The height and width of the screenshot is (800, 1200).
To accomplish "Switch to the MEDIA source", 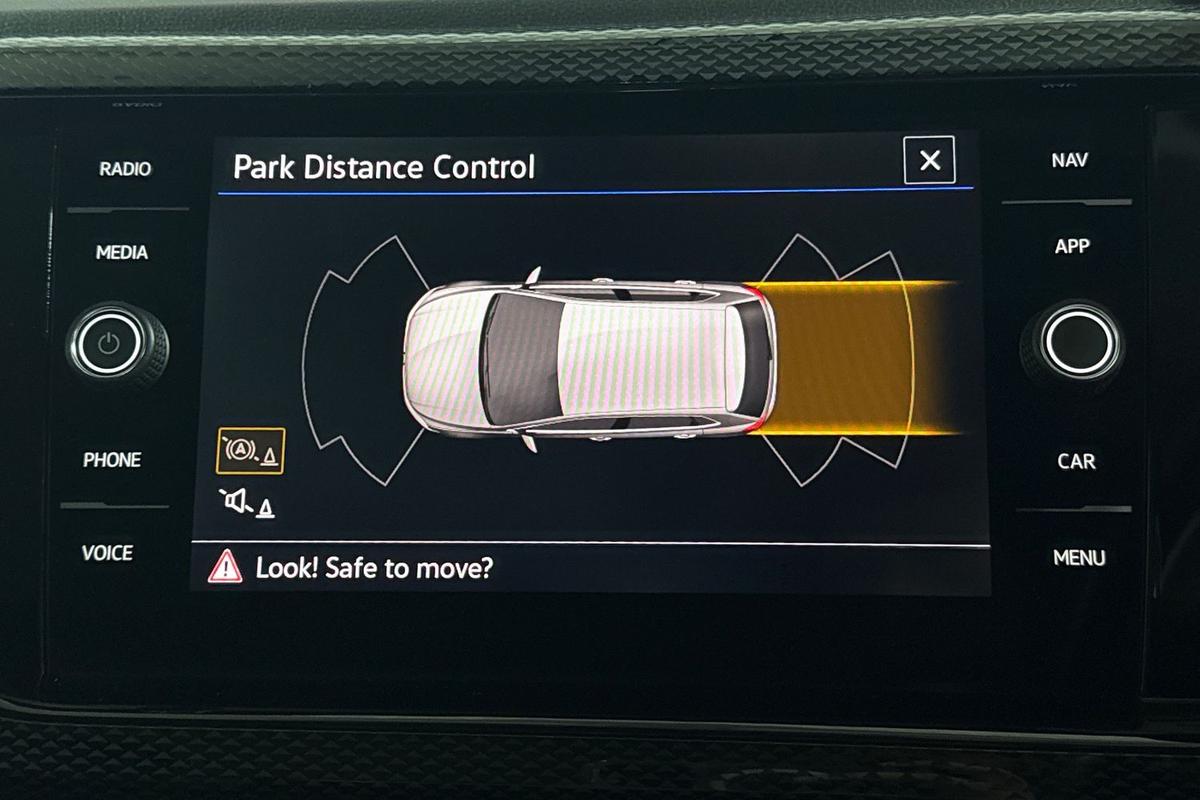I will [122, 253].
